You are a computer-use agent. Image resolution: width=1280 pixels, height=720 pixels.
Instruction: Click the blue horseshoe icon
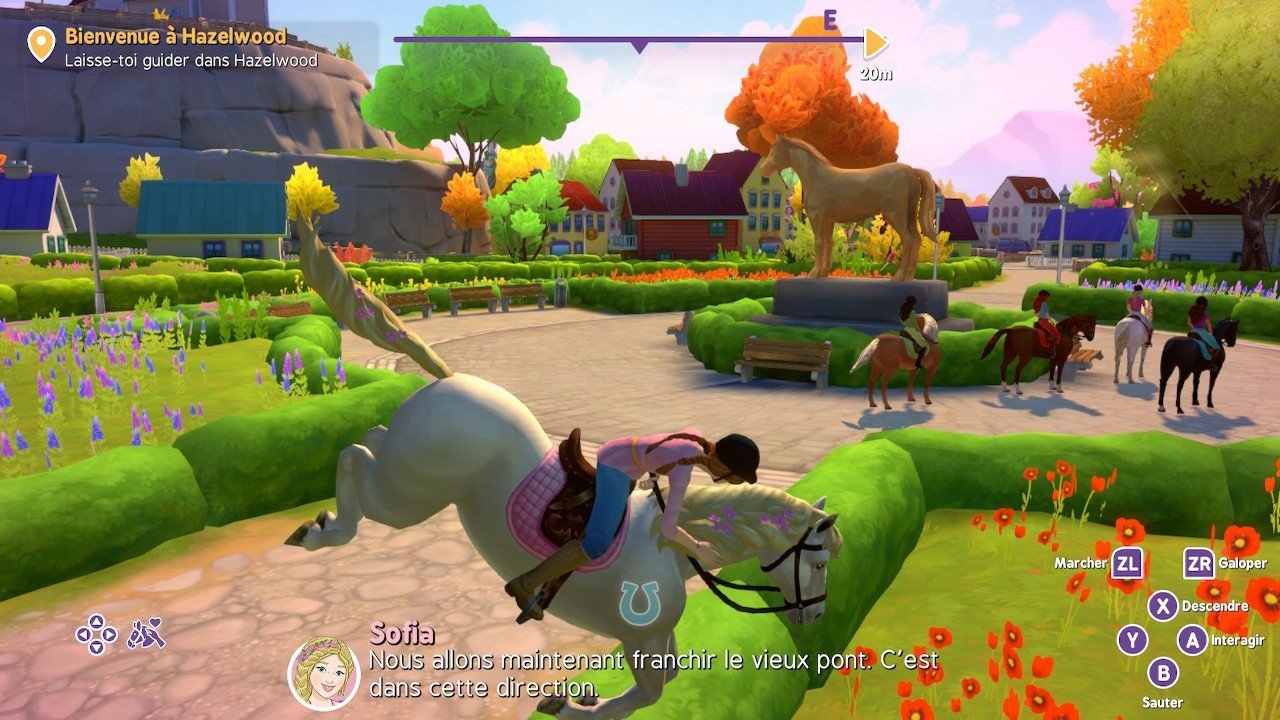click(x=639, y=603)
